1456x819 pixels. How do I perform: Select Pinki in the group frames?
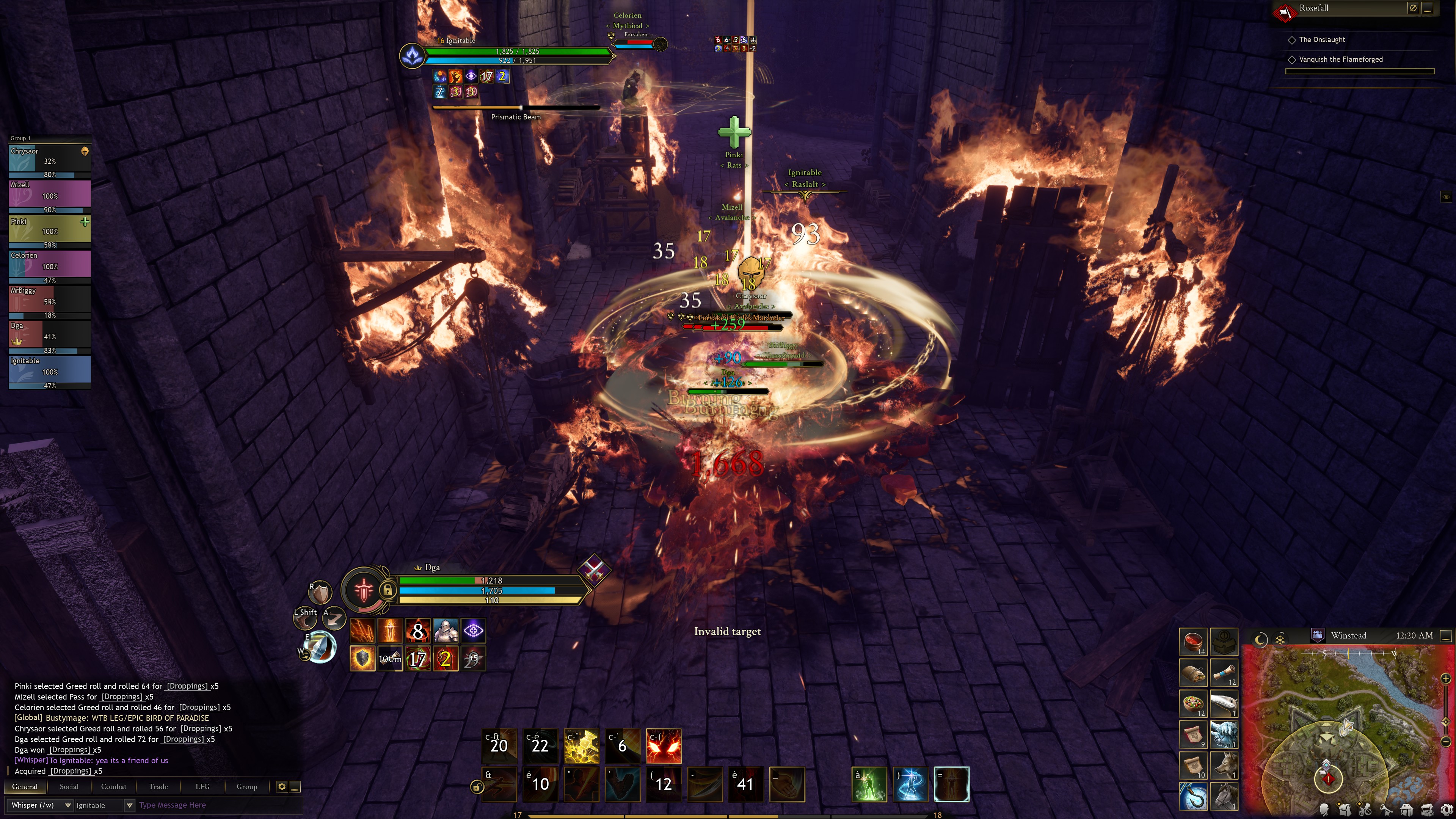(x=50, y=231)
